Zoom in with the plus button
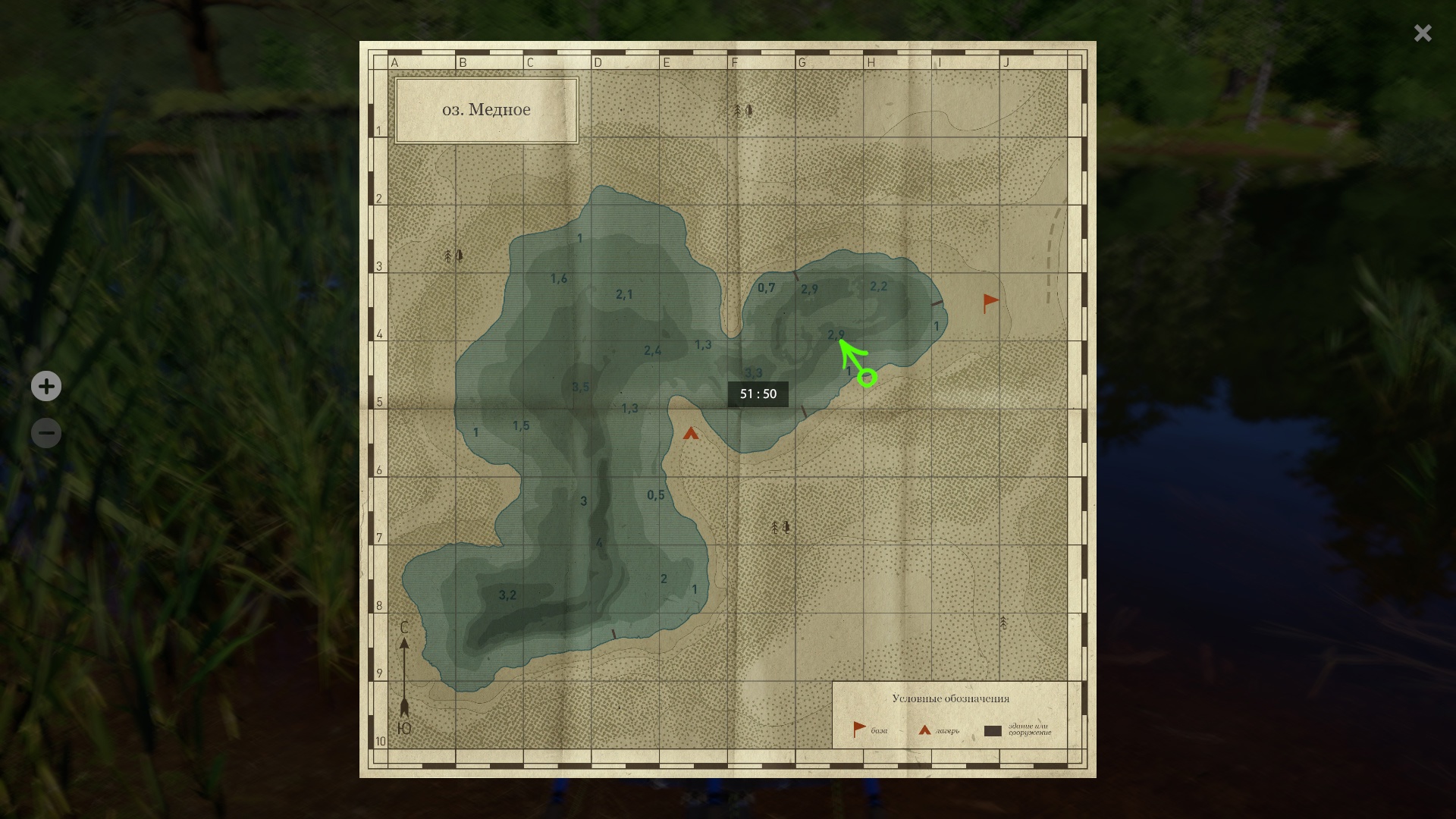 [x=46, y=386]
